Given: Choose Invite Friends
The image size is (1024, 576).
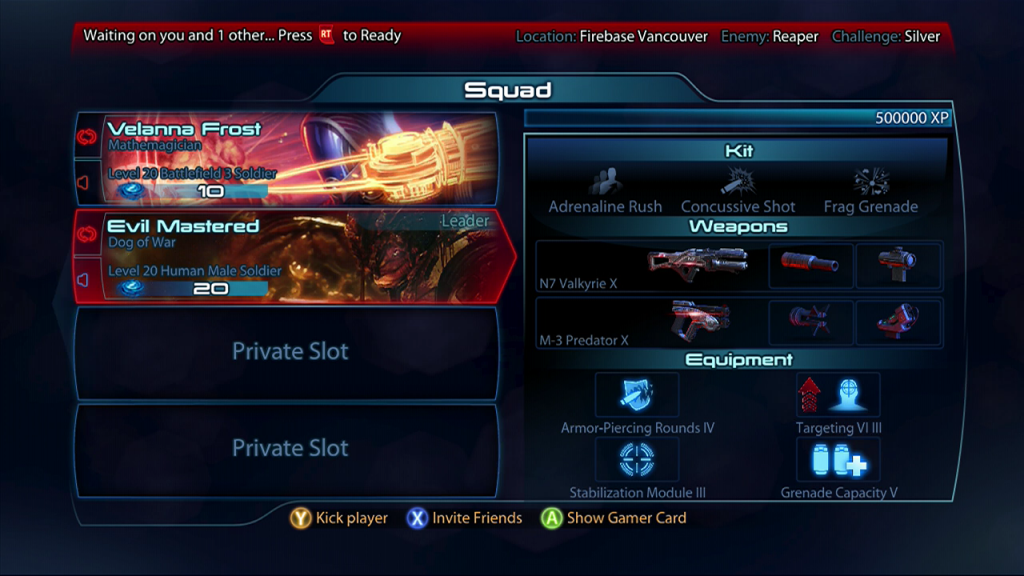Looking at the screenshot, I should (x=465, y=518).
